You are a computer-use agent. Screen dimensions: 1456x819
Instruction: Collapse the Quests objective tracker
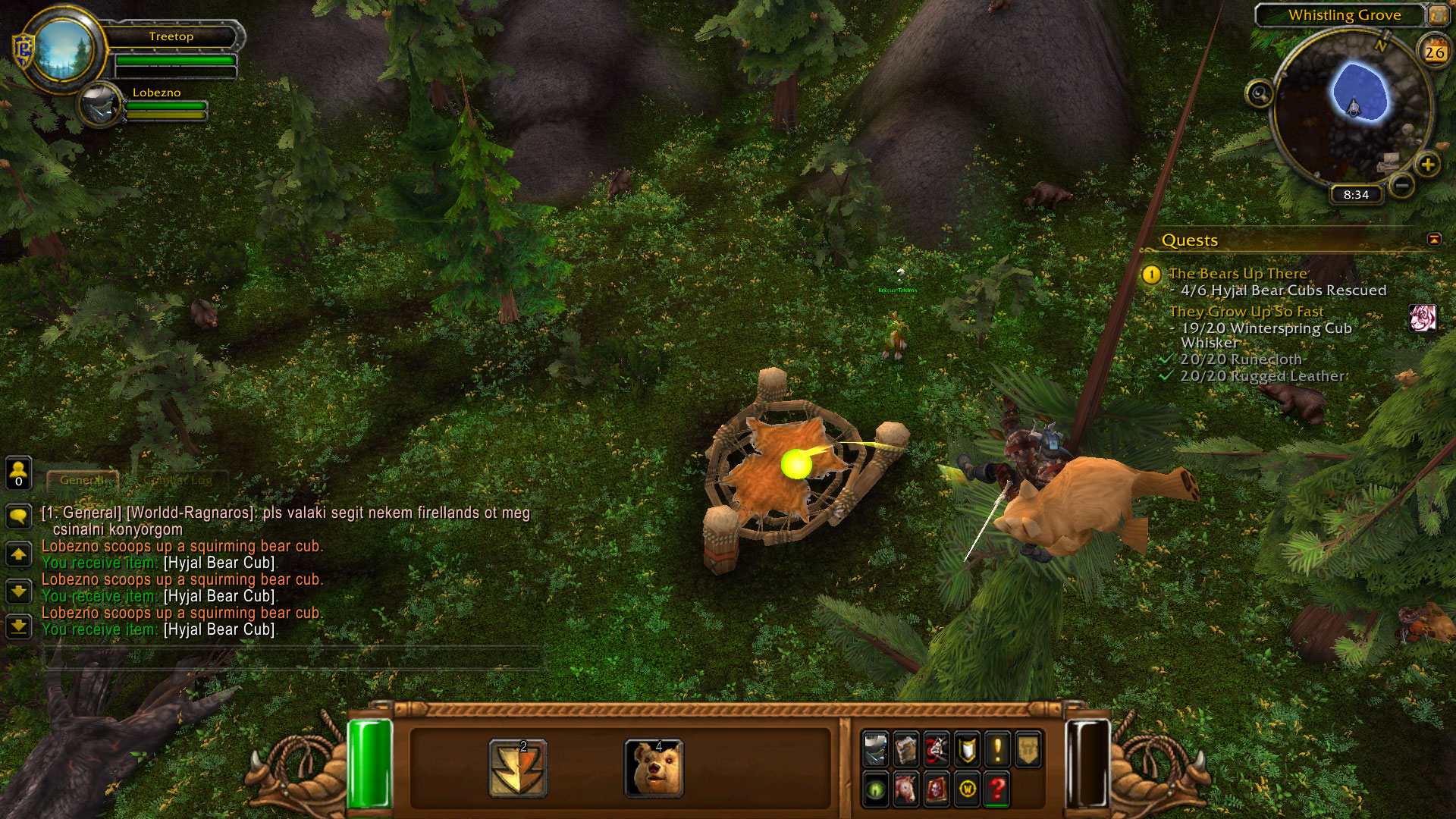1434,240
